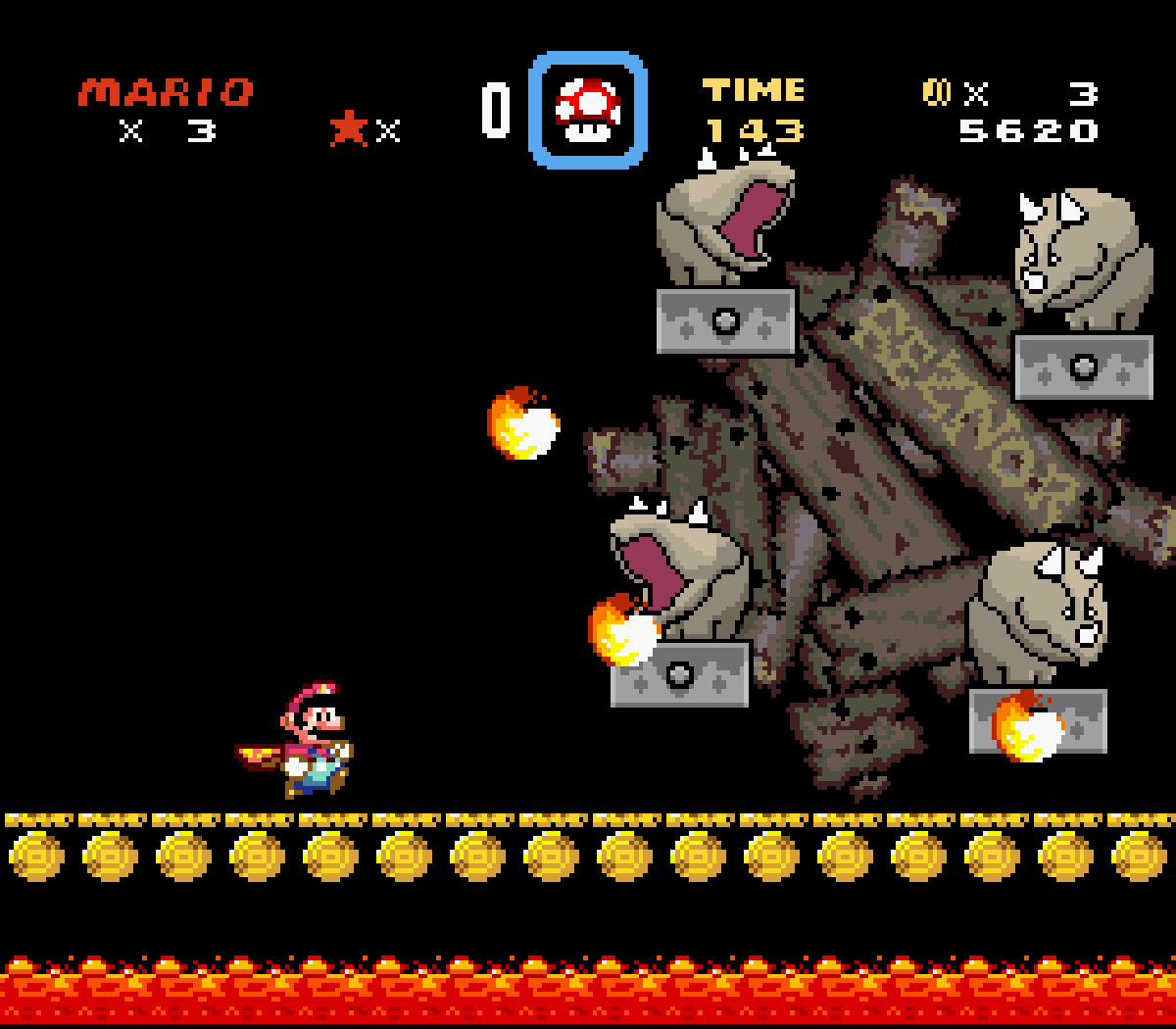The width and height of the screenshot is (1176, 1029).
Task: Select the reserve mushroom item box
Action: 588,110
